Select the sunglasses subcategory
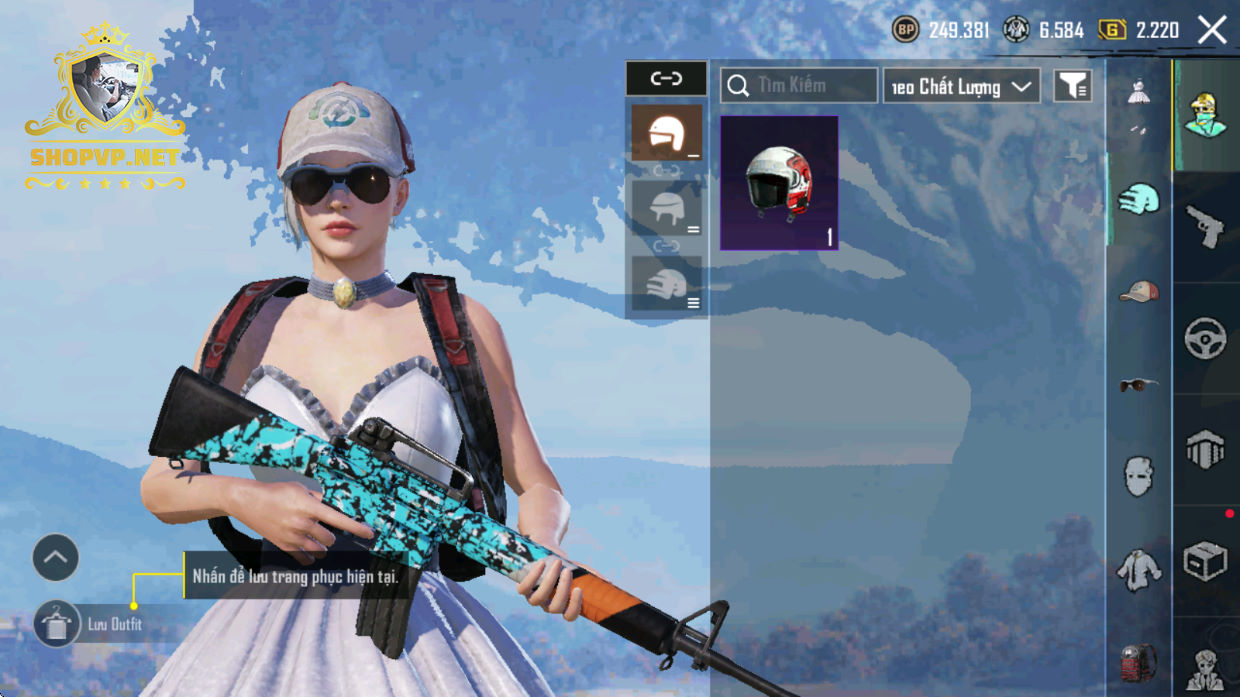This screenshot has height=697, width=1240. click(x=1138, y=383)
